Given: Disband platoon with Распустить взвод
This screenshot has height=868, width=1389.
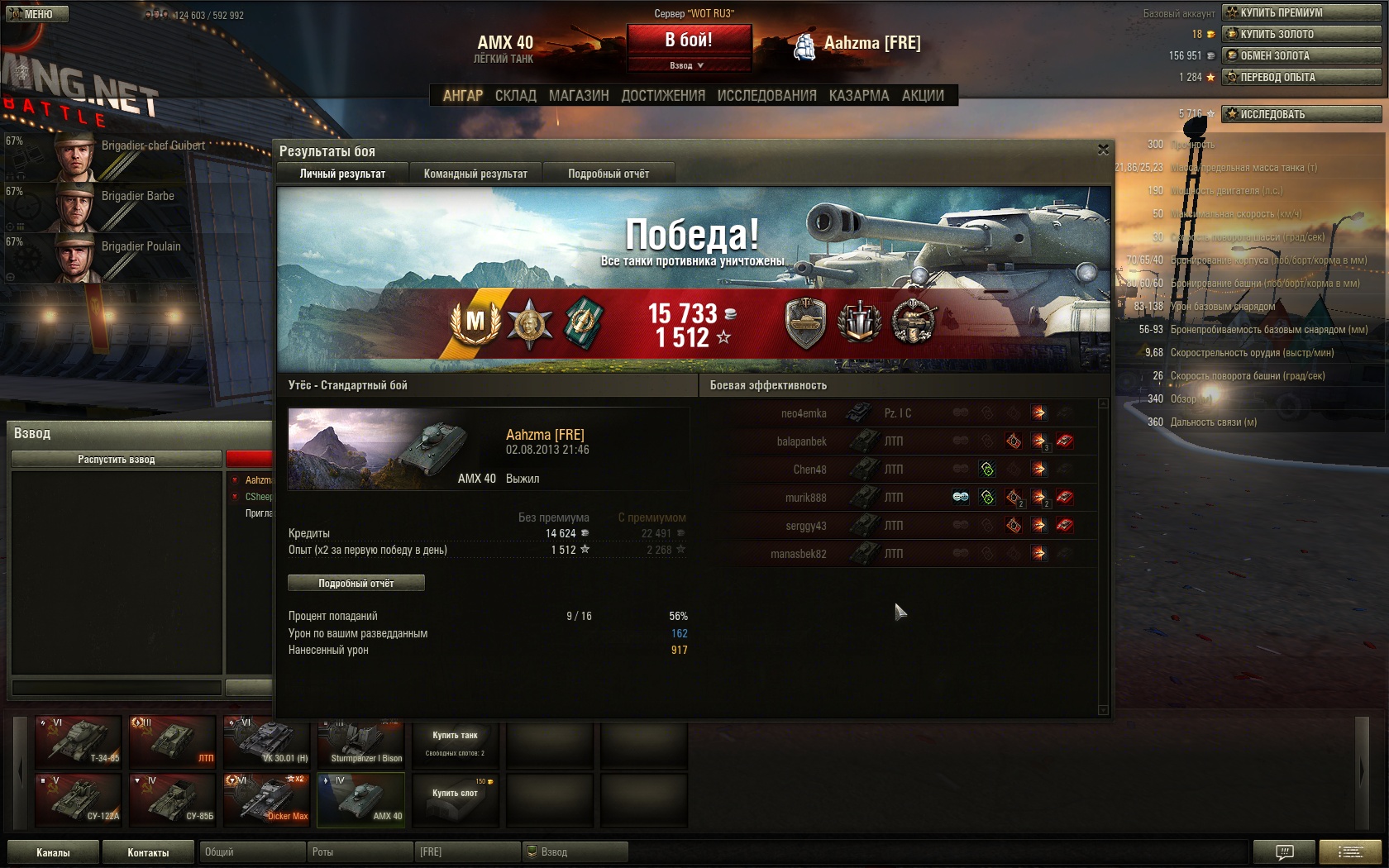Looking at the screenshot, I should pyautogui.click(x=117, y=460).
